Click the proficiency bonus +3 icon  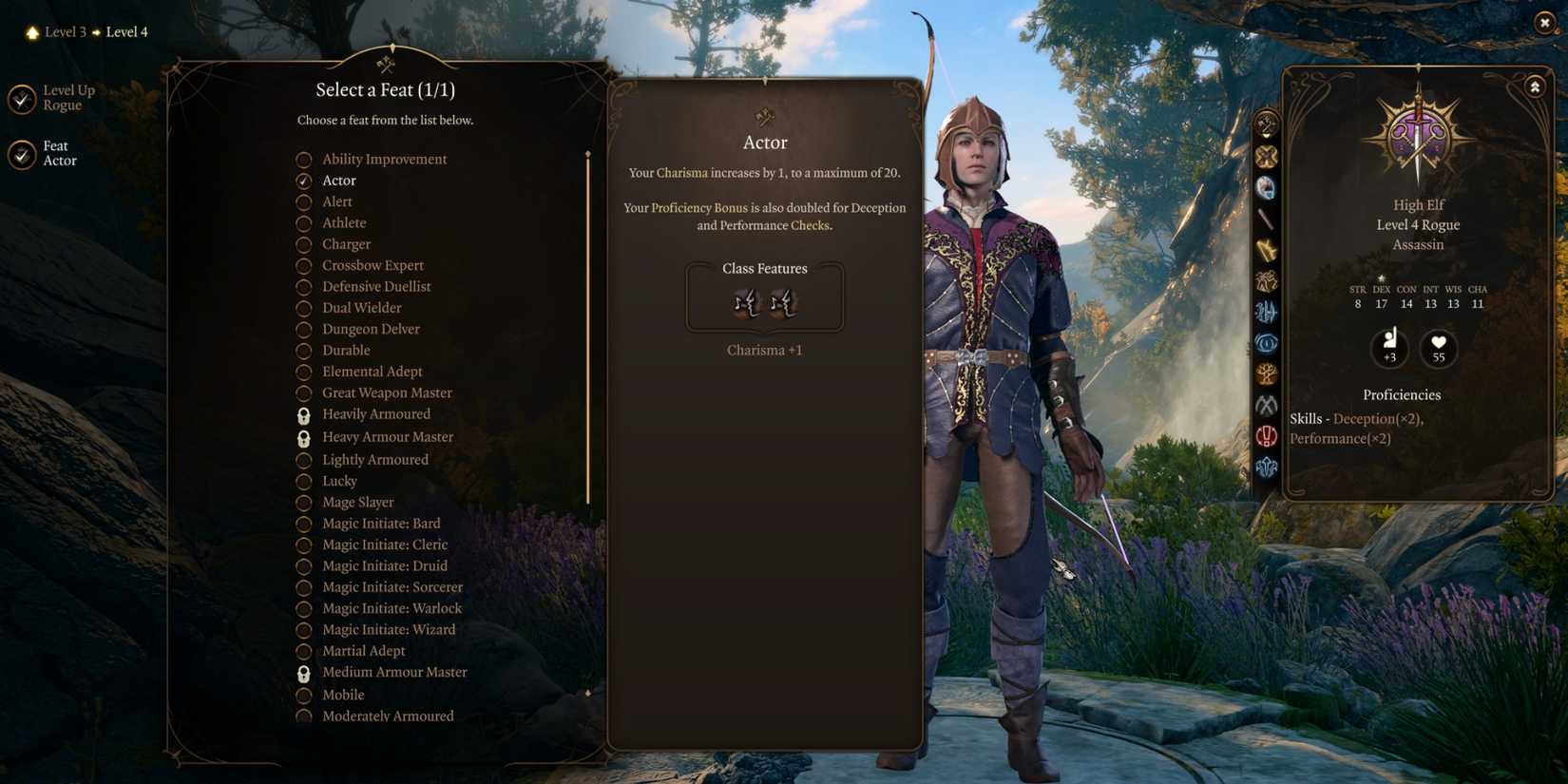[1390, 349]
